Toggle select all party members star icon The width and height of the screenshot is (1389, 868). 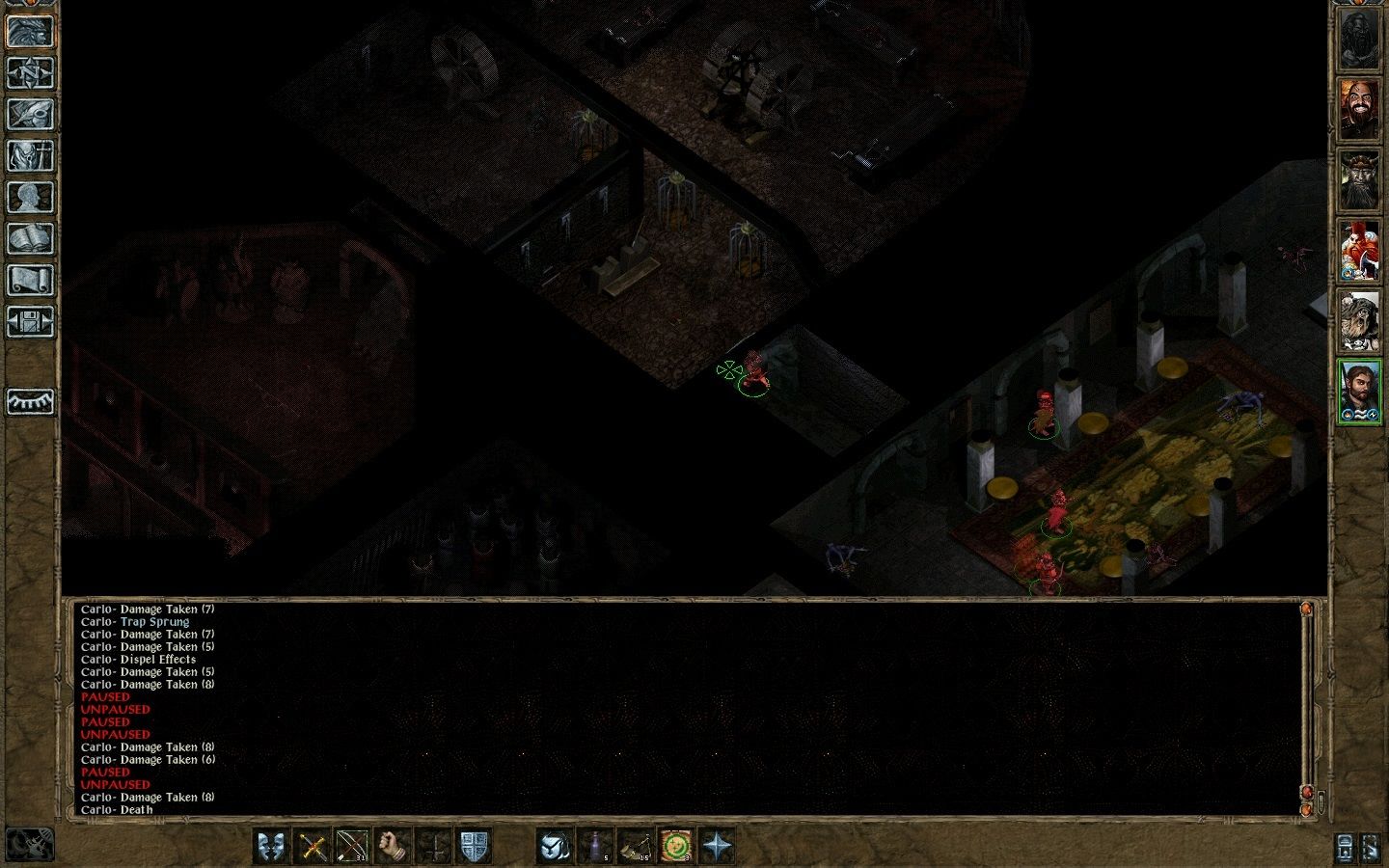pos(718,846)
